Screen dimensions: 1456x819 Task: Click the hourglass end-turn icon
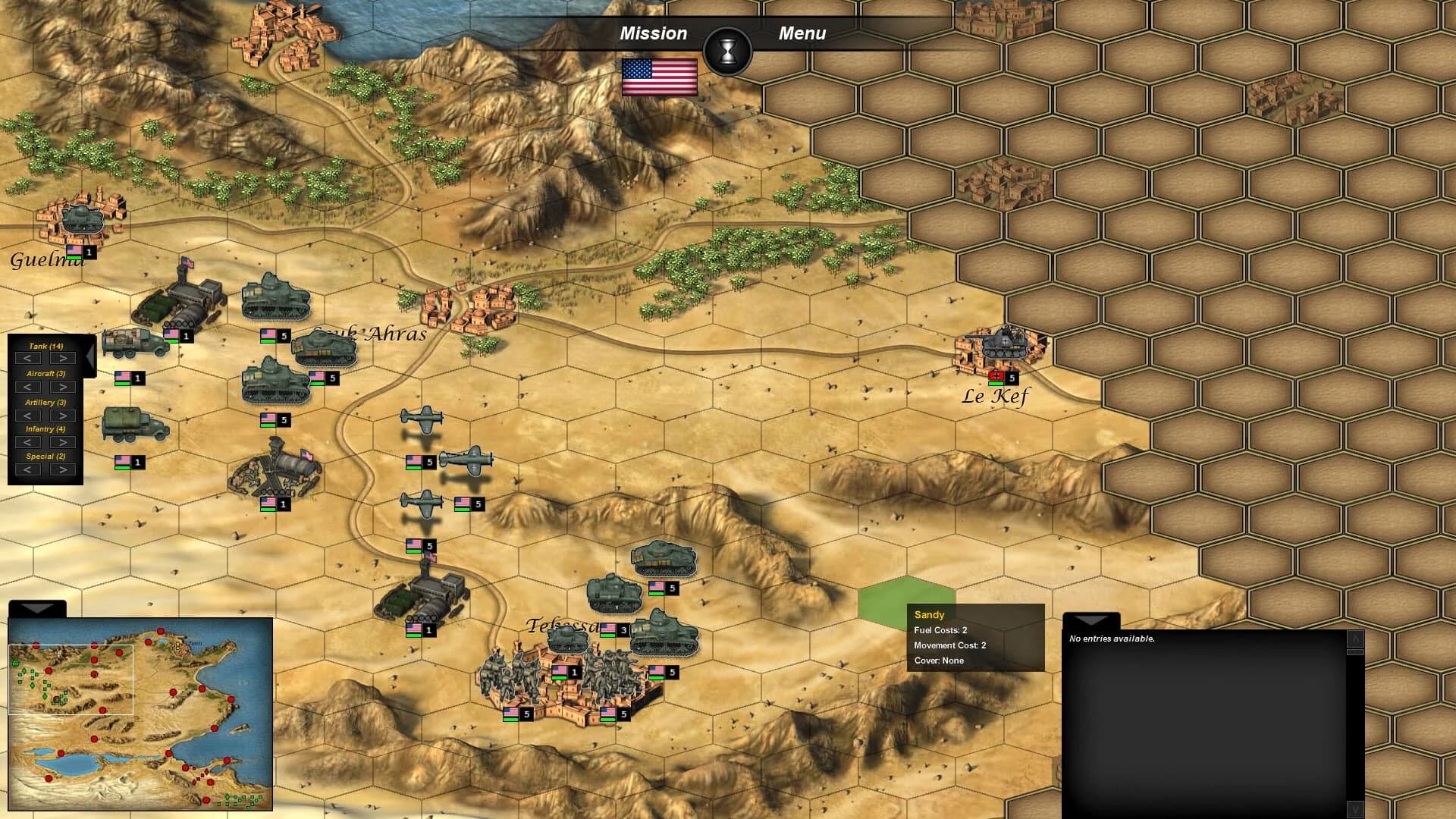729,51
